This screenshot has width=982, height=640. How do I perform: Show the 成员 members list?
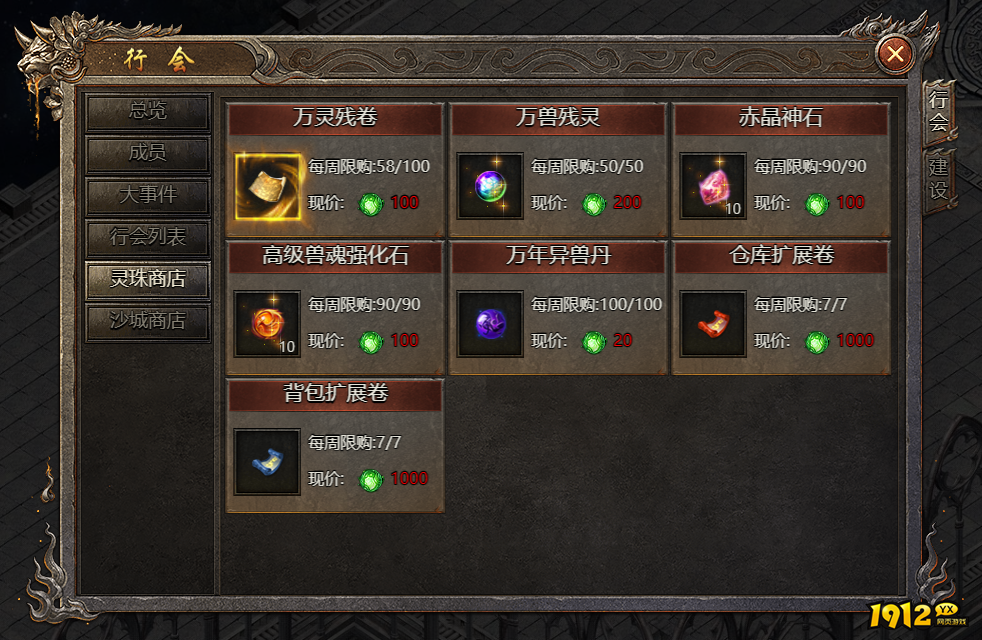[x=148, y=154]
